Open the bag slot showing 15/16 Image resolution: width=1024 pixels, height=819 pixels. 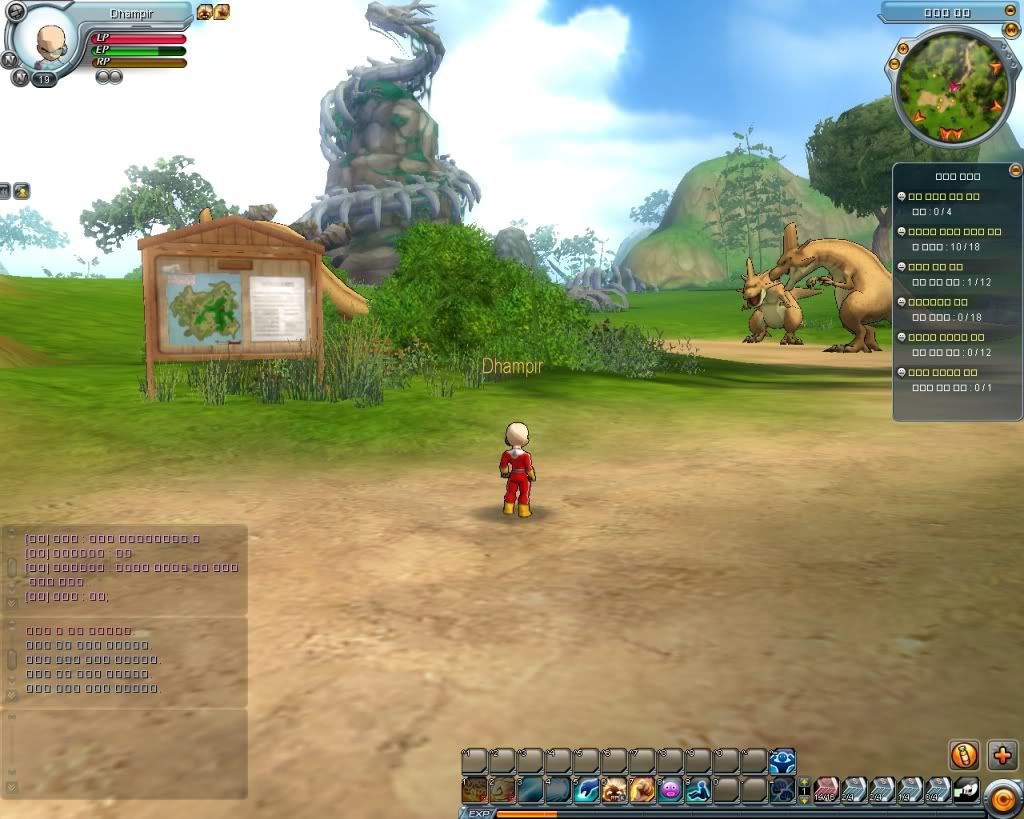click(x=826, y=790)
